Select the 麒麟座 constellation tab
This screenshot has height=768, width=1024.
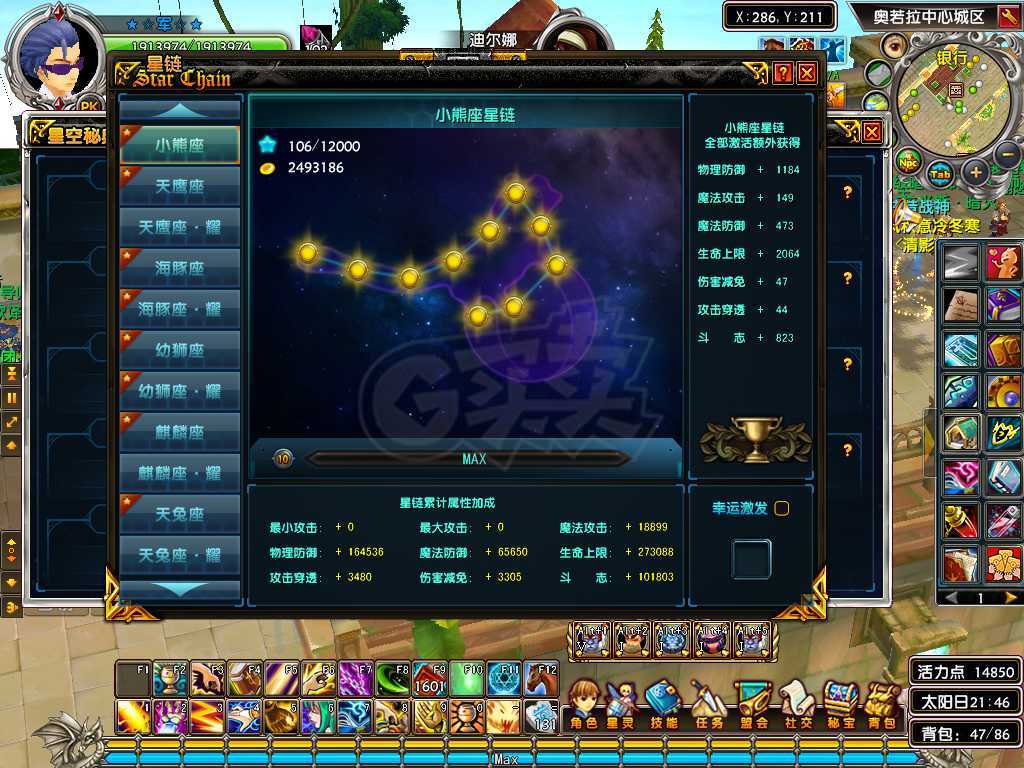tap(180, 432)
